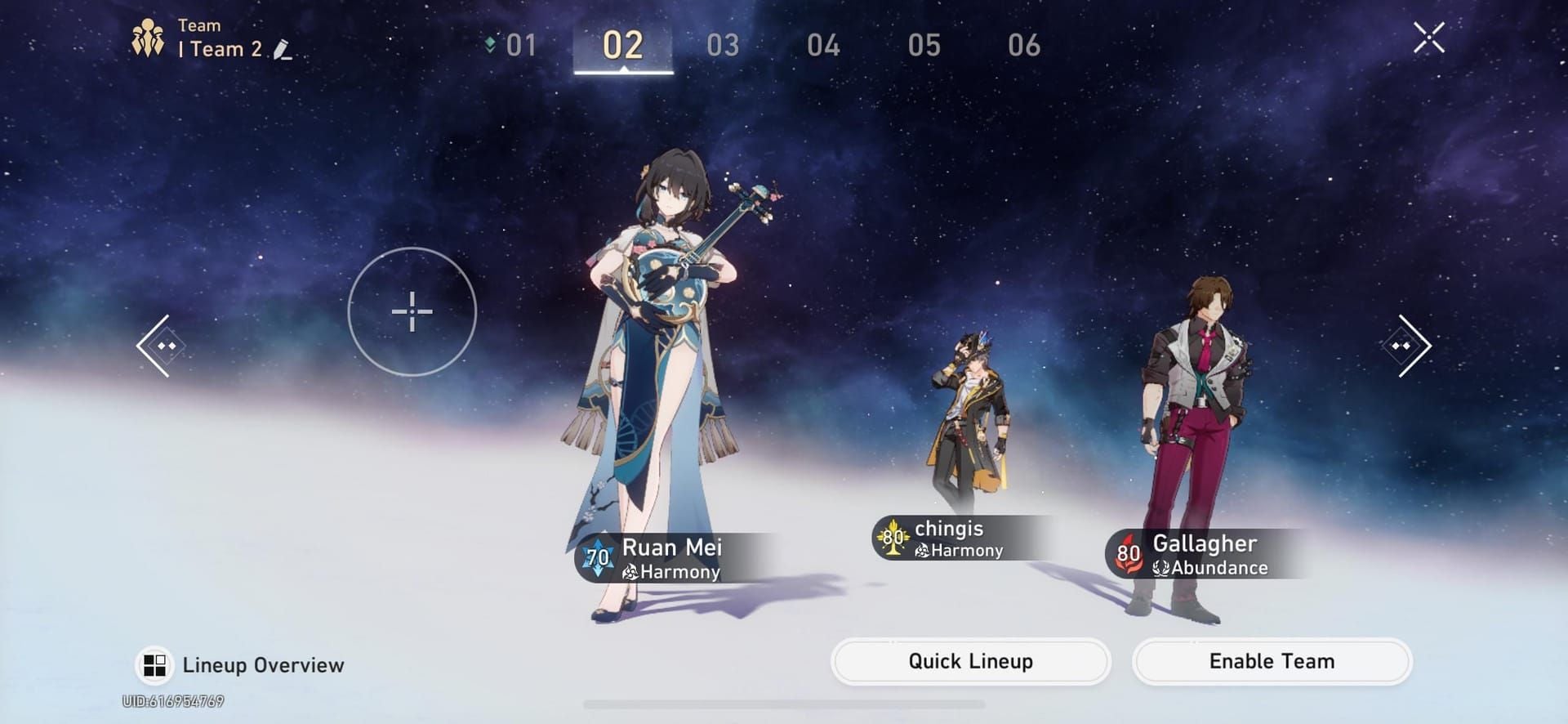Click the Lineup Overview grid icon

155,664
